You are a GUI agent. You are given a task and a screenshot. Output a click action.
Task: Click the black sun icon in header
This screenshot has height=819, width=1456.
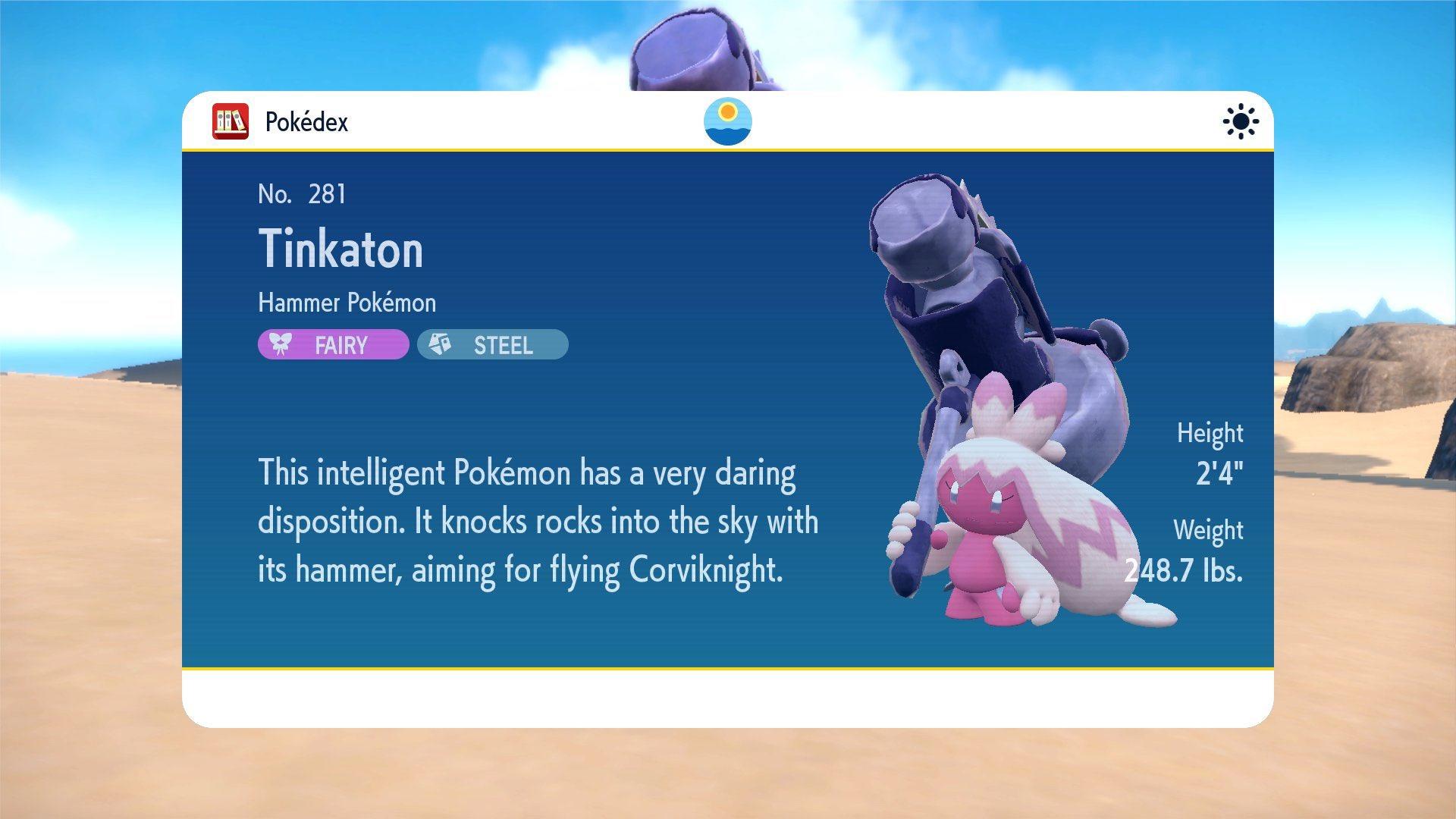click(x=1241, y=121)
